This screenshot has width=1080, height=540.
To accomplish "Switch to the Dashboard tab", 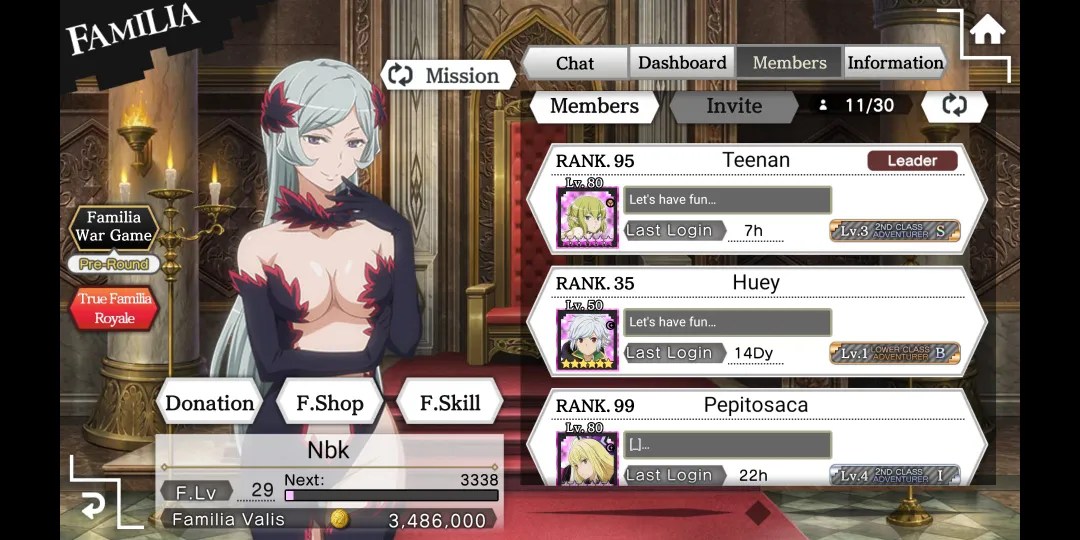I will [682, 63].
